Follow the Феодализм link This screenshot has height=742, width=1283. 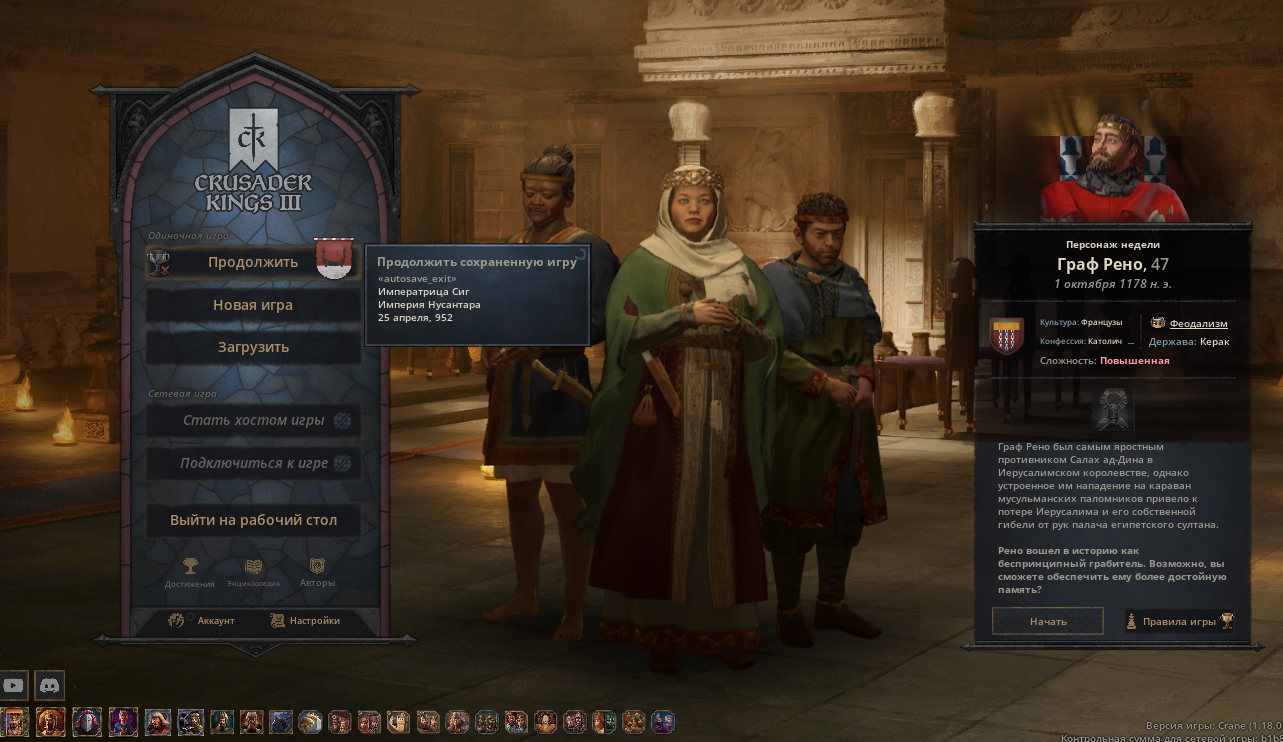(1198, 323)
